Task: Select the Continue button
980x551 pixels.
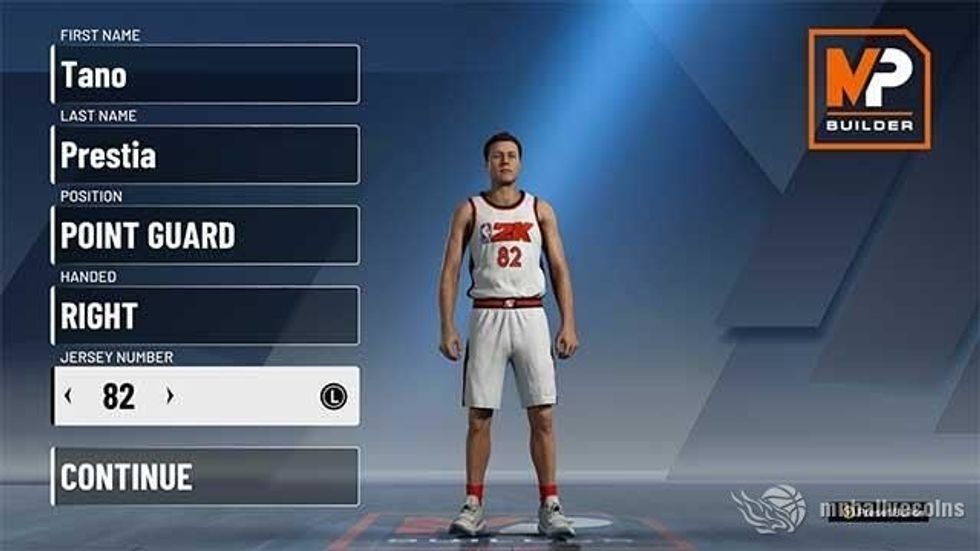Action: pos(205,476)
